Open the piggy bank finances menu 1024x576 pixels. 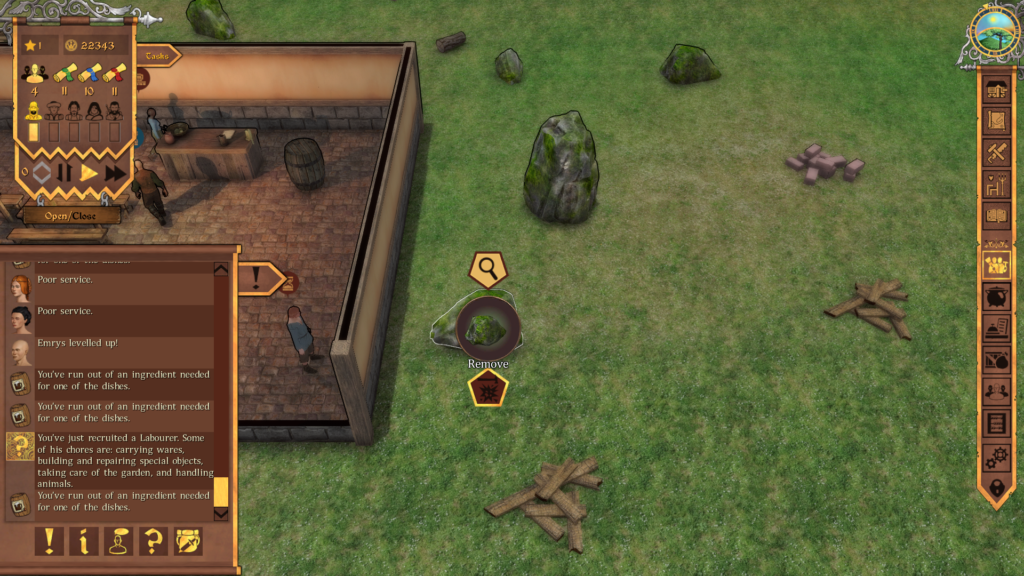[996, 297]
